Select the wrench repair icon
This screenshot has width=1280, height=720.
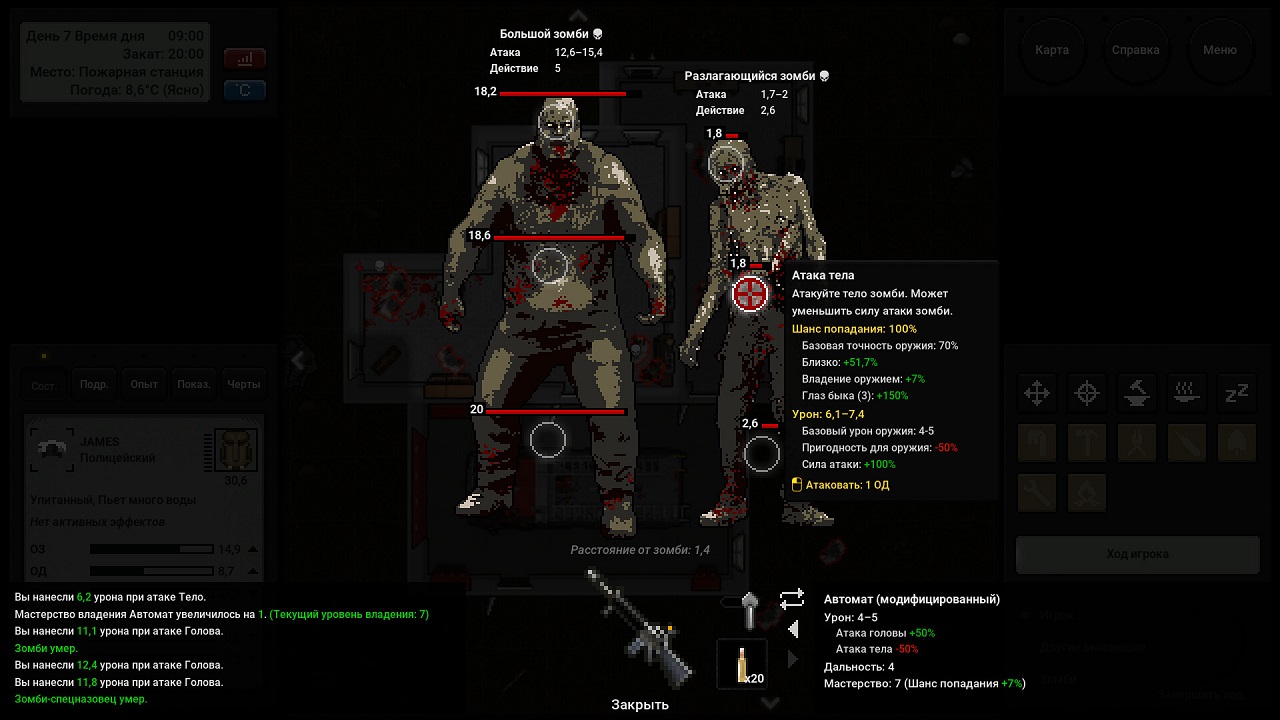pyautogui.click(x=1037, y=492)
